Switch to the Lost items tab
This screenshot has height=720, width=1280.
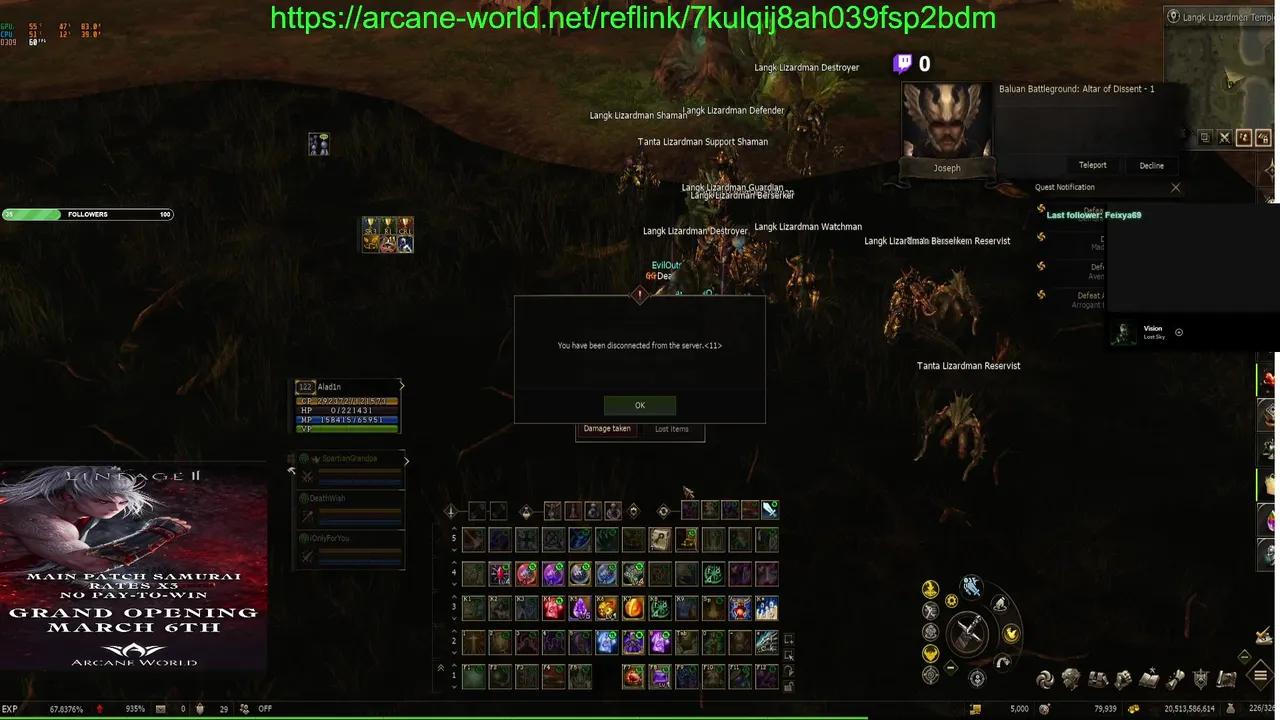671,428
